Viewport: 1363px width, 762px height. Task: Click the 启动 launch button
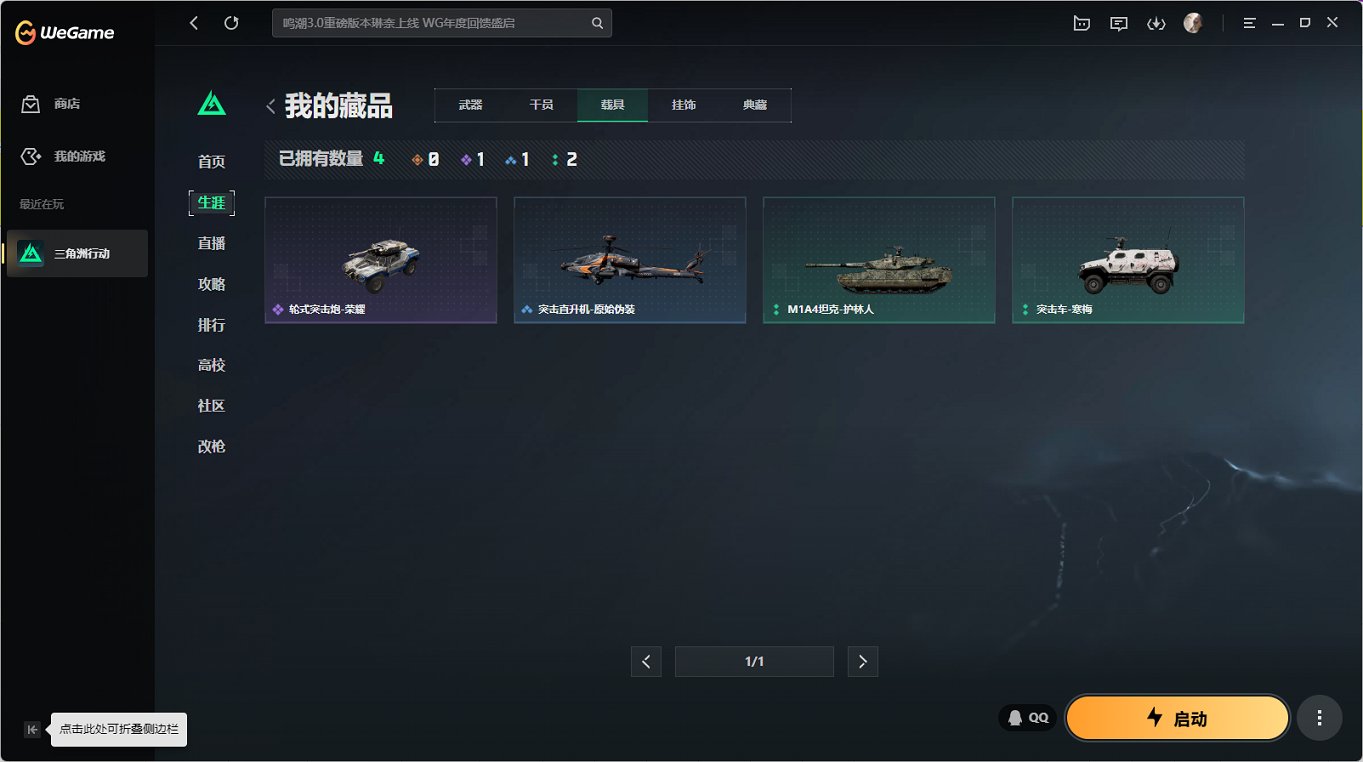(x=1177, y=717)
